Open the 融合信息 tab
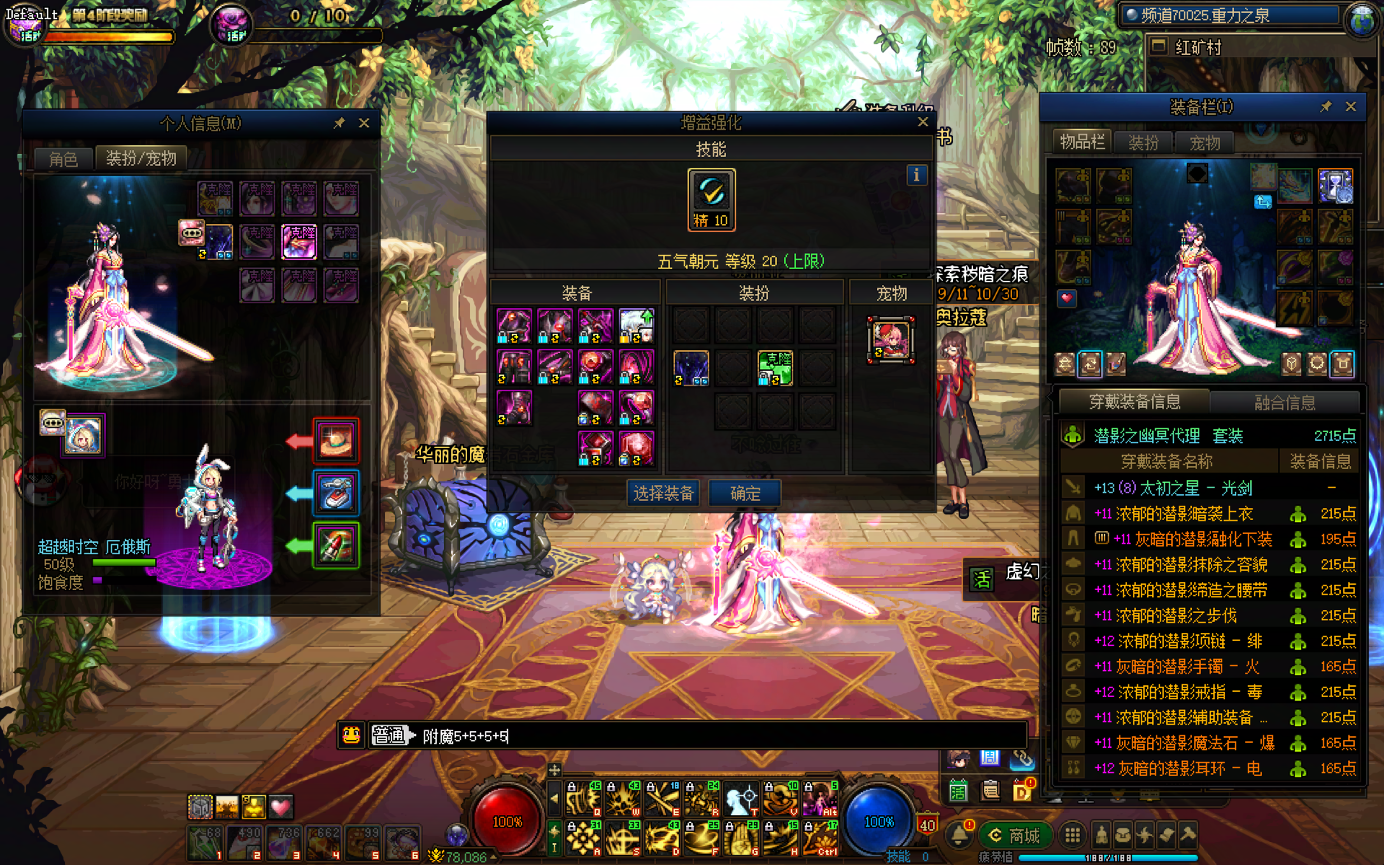This screenshot has width=1384, height=865. point(1284,402)
